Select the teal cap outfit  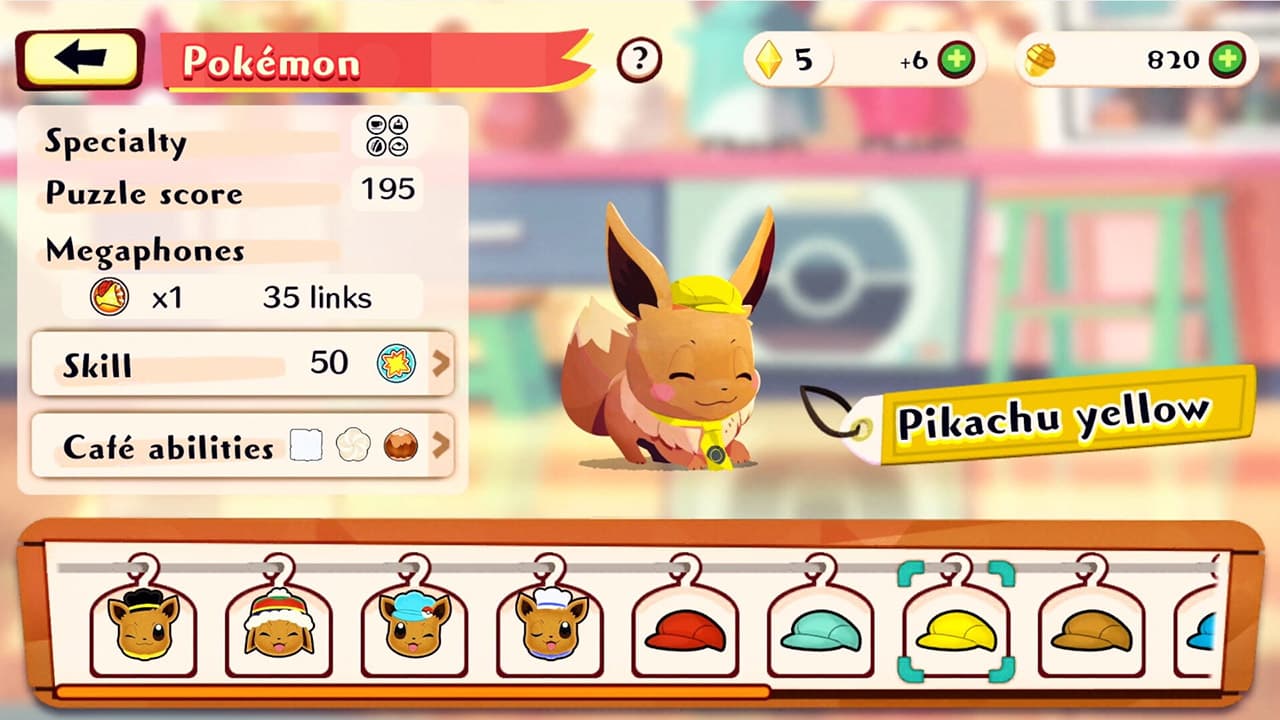[822, 630]
